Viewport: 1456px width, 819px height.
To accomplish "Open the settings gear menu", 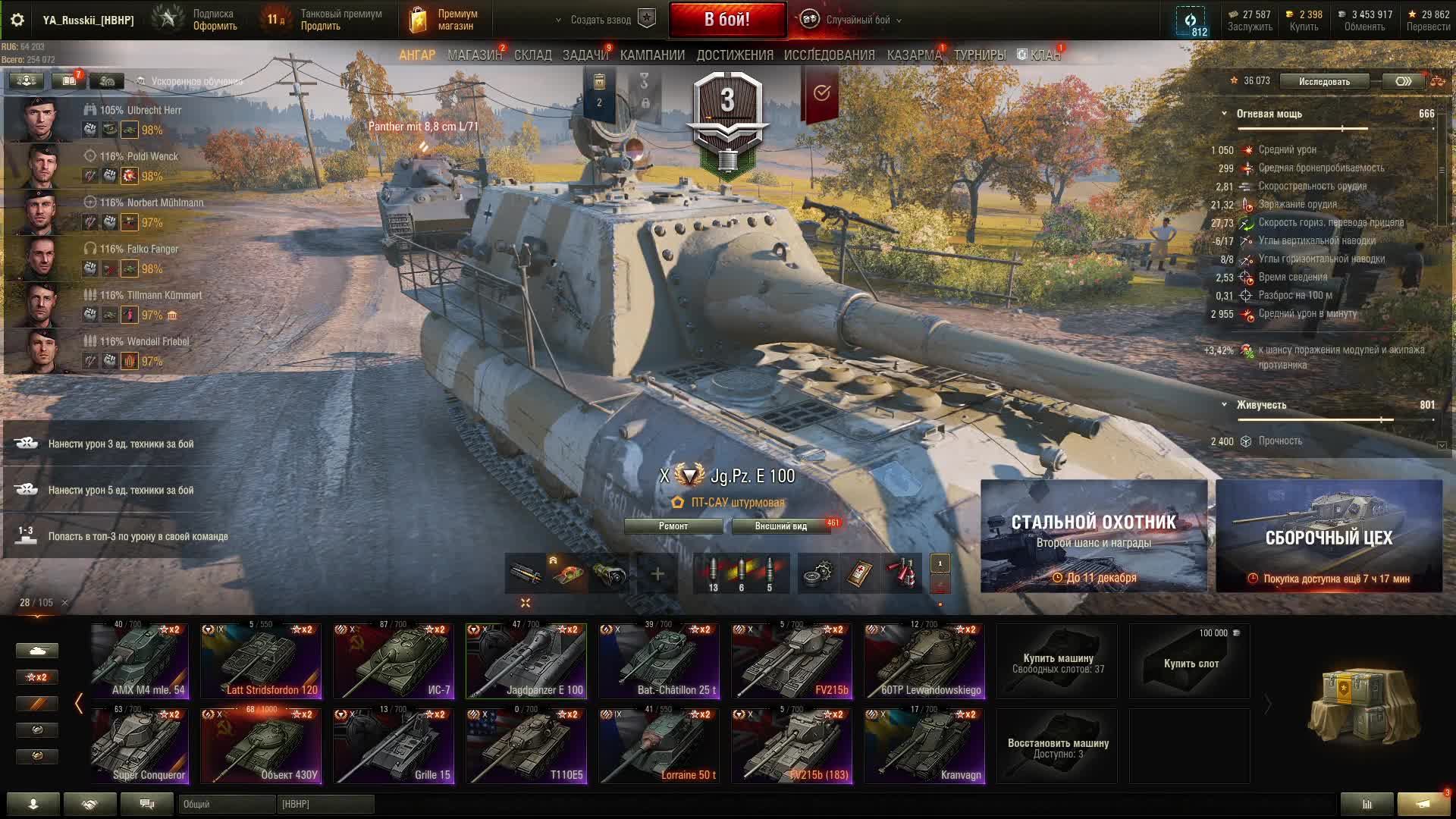I will (x=17, y=20).
